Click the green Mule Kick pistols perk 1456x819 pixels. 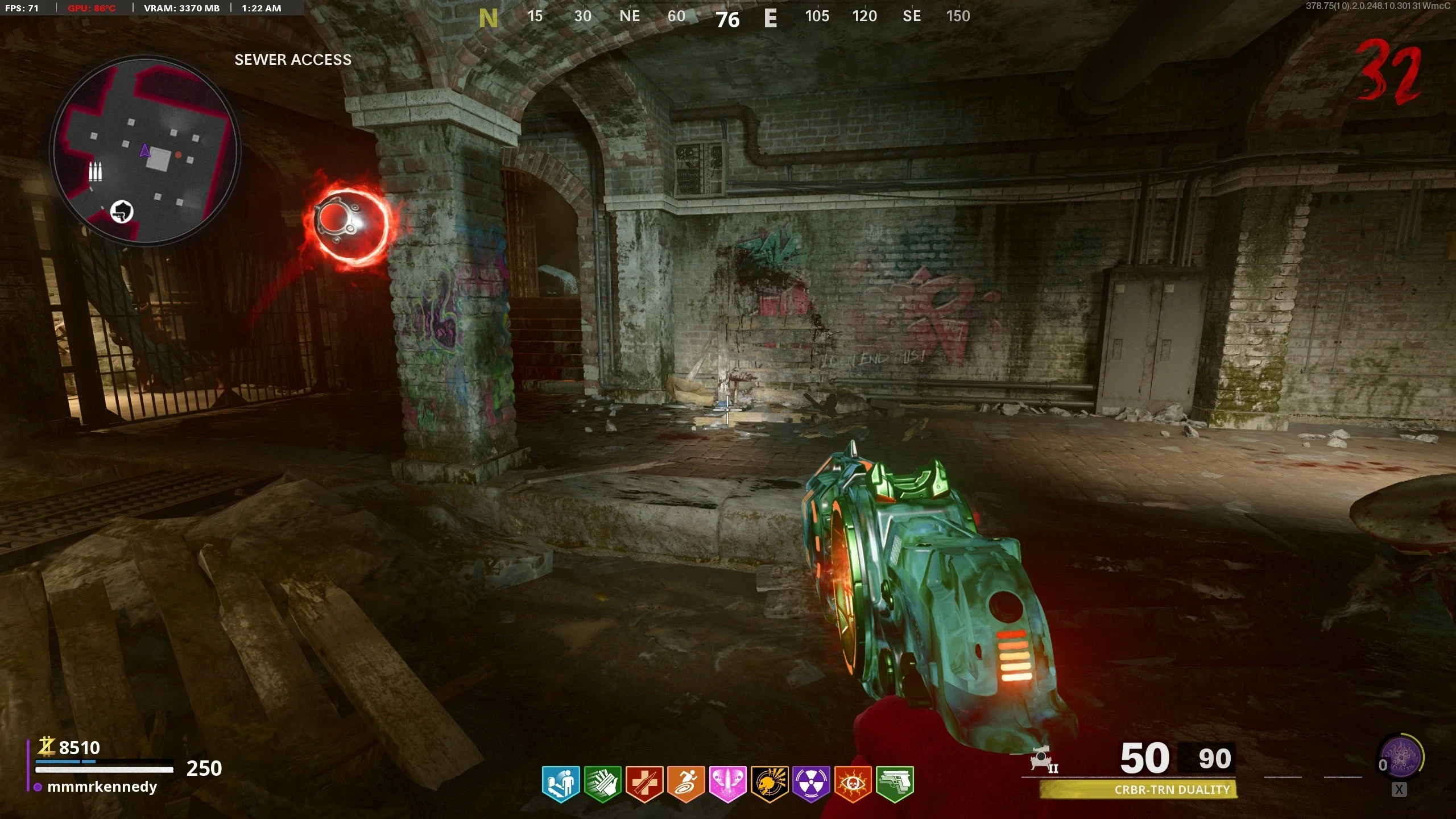point(895,784)
